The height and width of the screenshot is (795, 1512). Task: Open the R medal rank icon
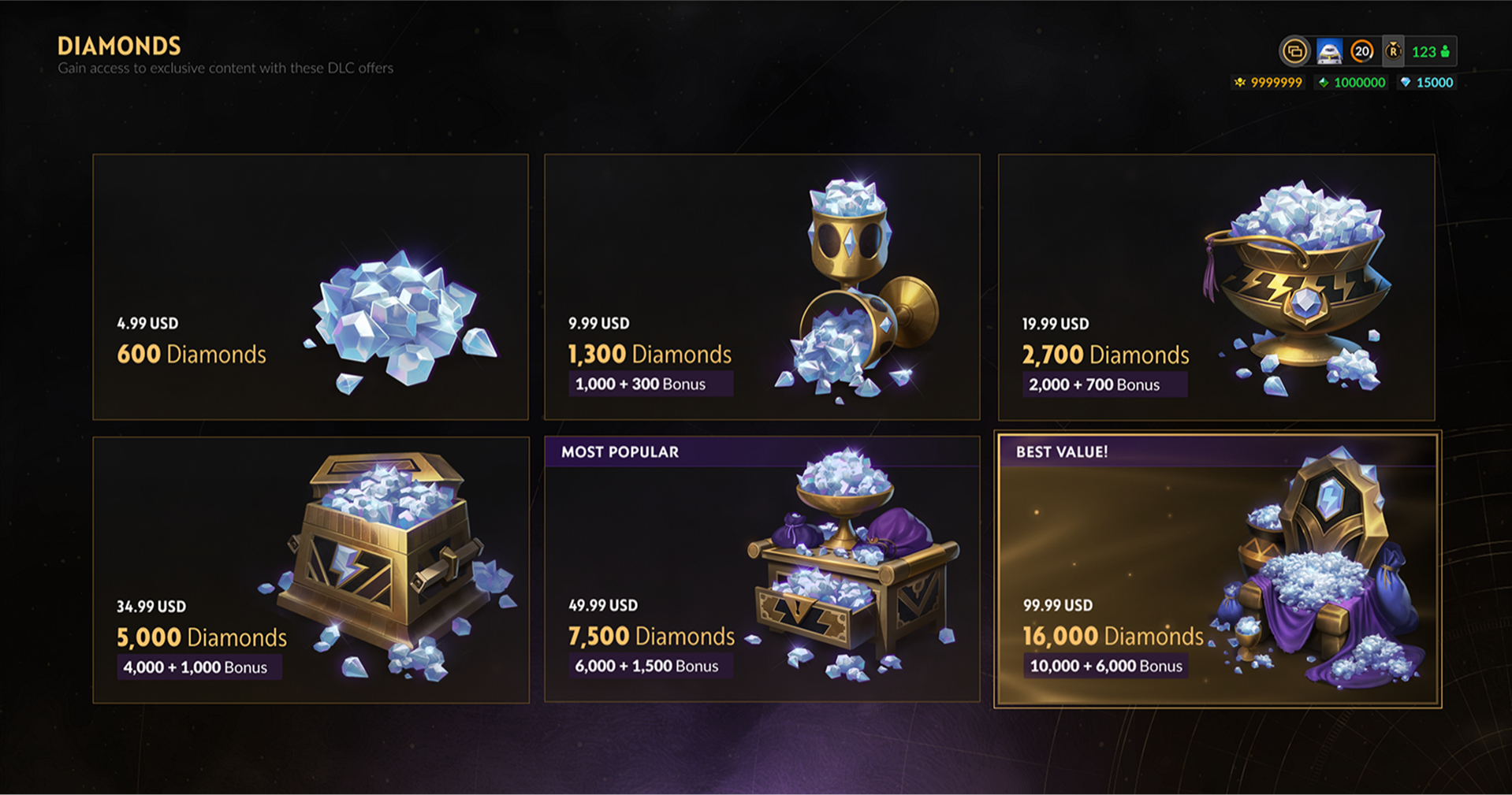tap(1393, 52)
